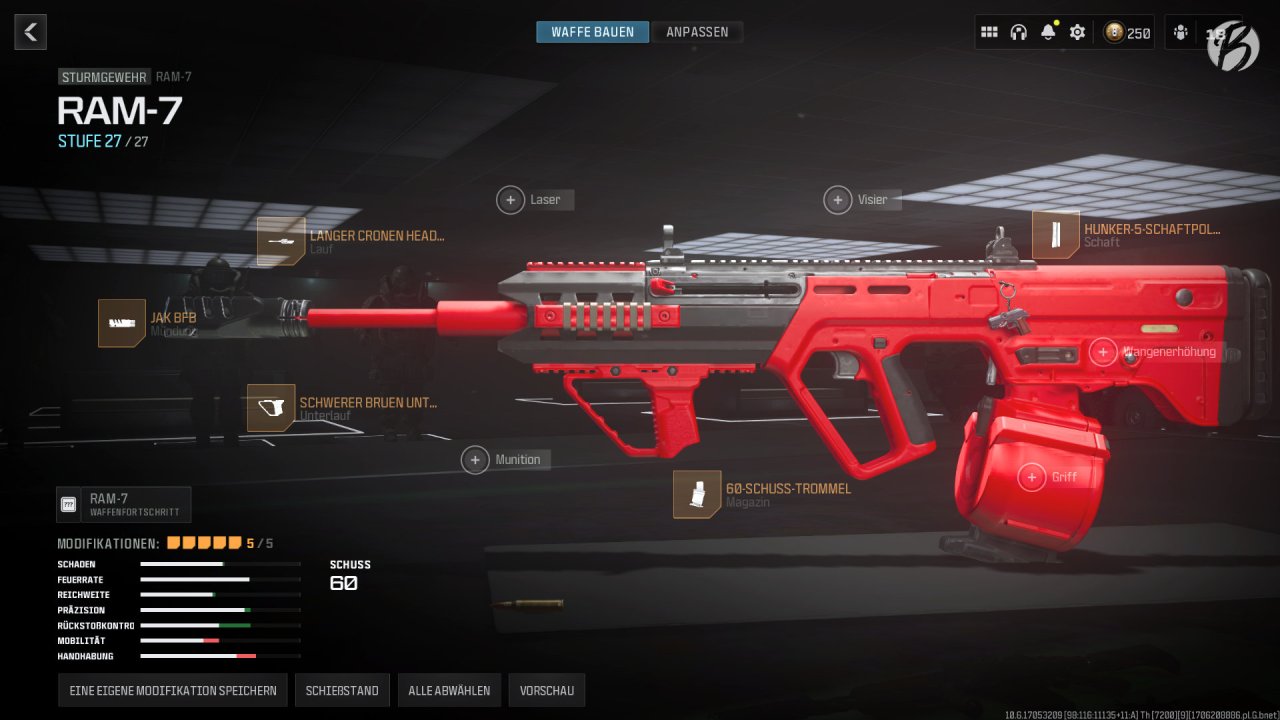Click the headset audio icon

(x=1019, y=31)
